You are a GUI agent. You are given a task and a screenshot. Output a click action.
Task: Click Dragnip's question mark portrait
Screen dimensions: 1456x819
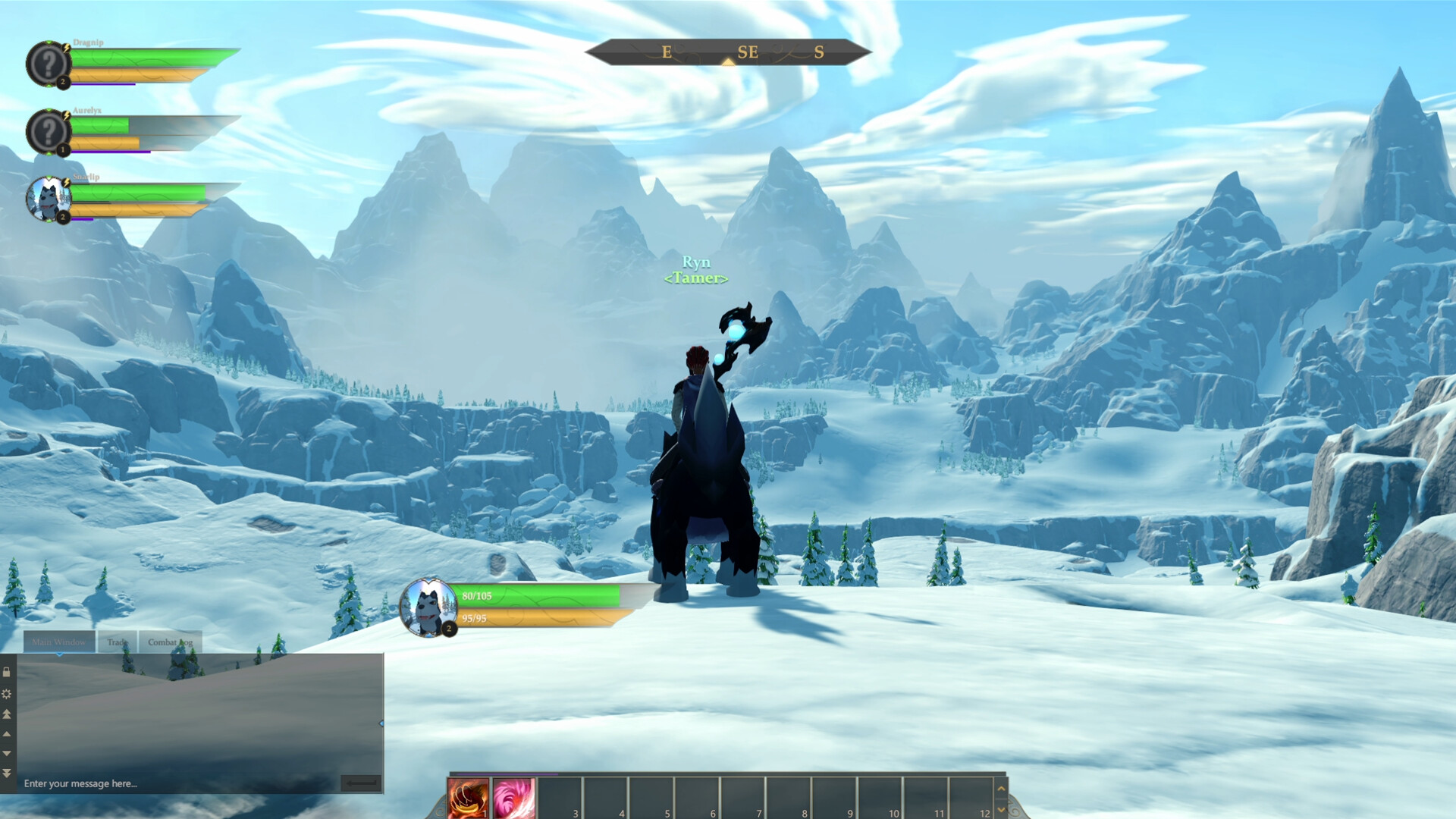tap(50, 62)
